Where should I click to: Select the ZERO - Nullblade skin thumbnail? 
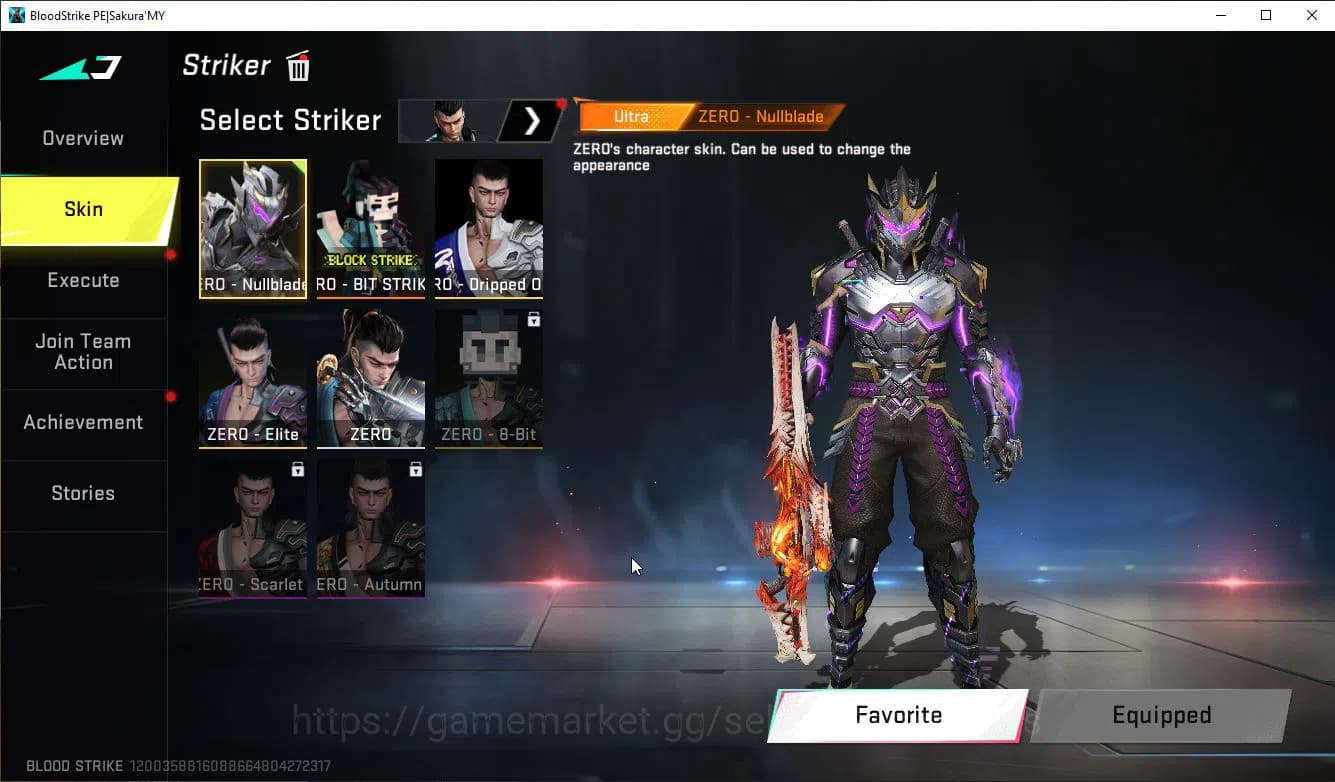(x=252, y=228)
